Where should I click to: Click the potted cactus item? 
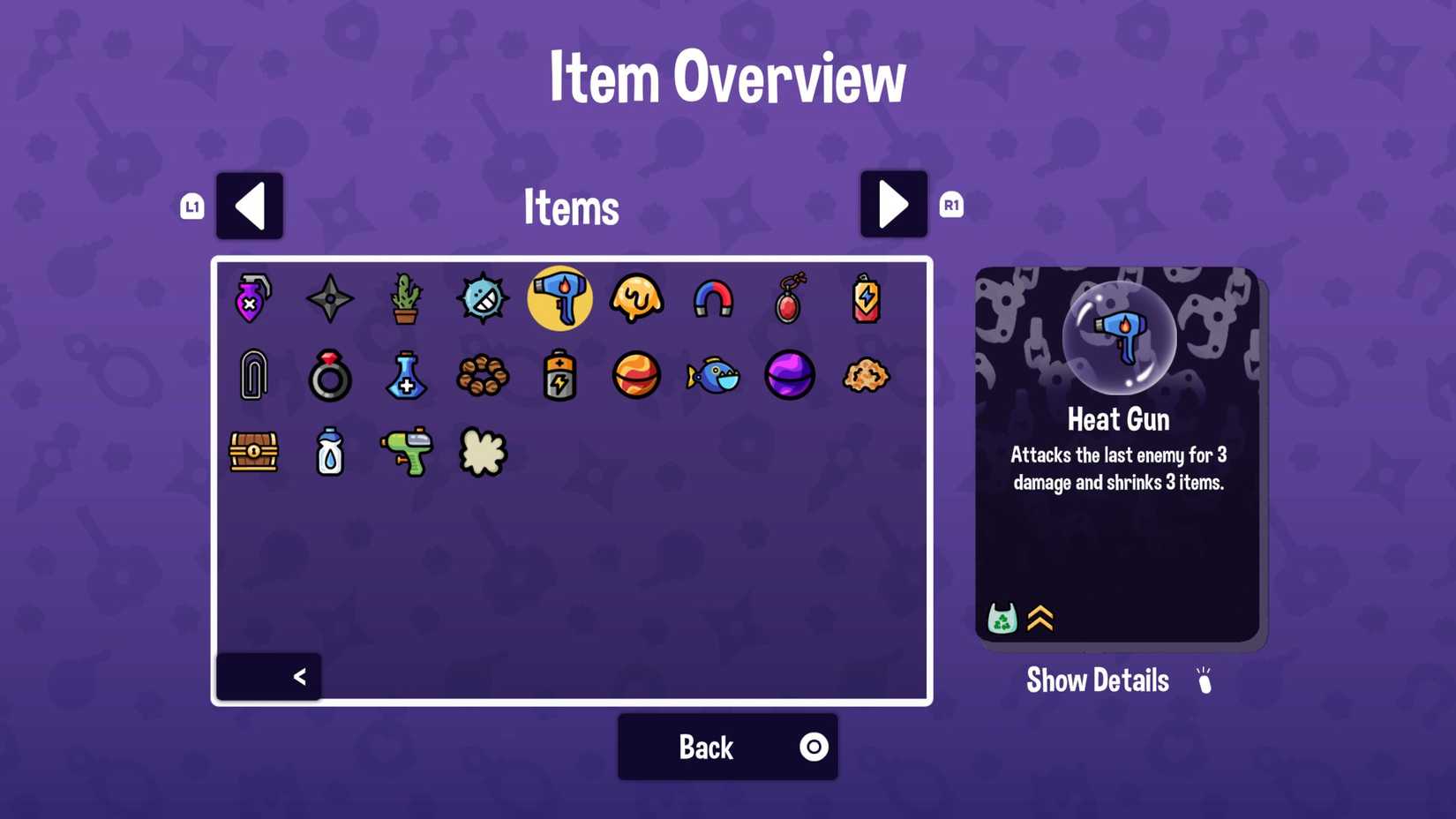point(406,298)
